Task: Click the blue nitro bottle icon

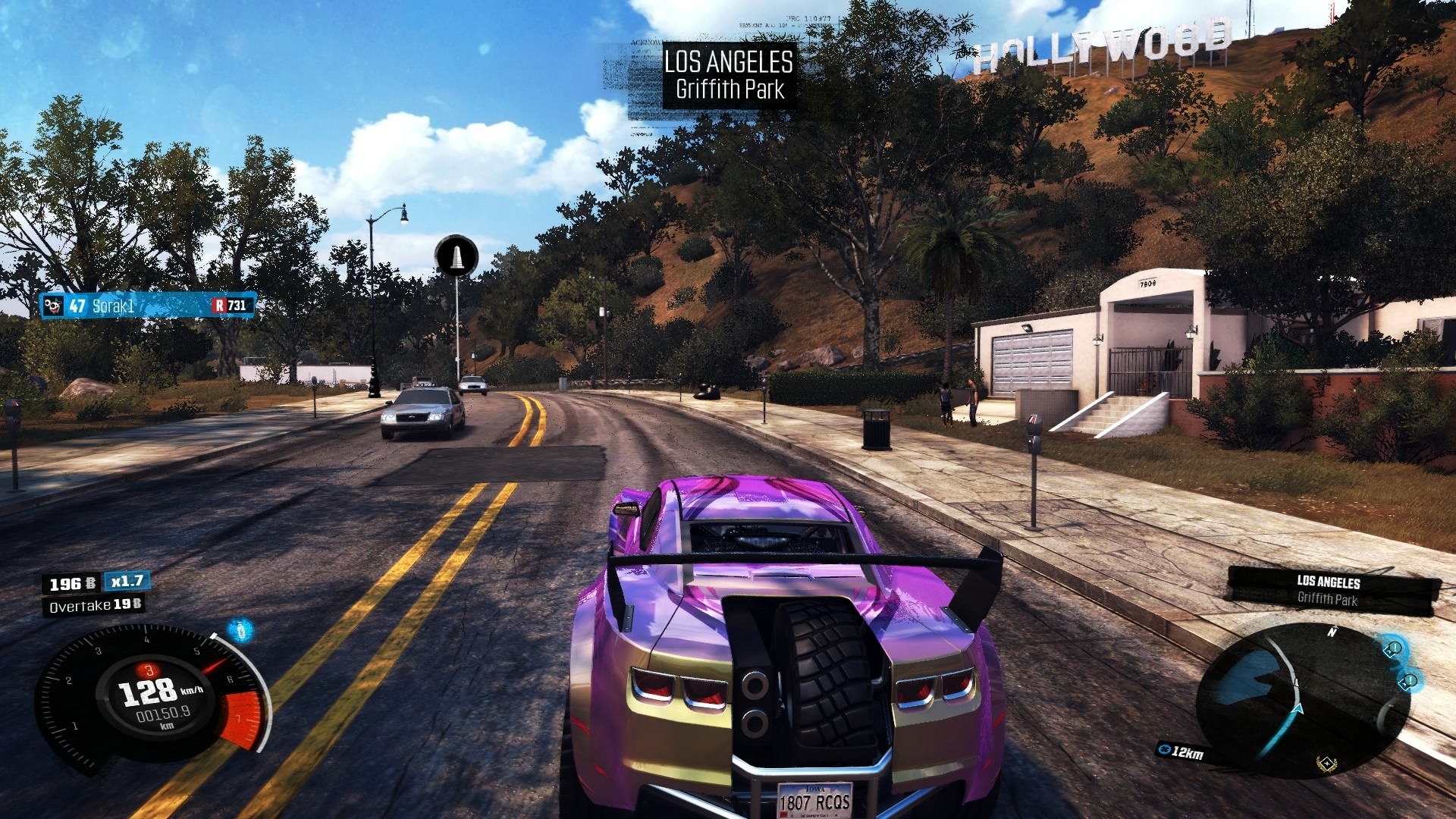Action: 241,629
